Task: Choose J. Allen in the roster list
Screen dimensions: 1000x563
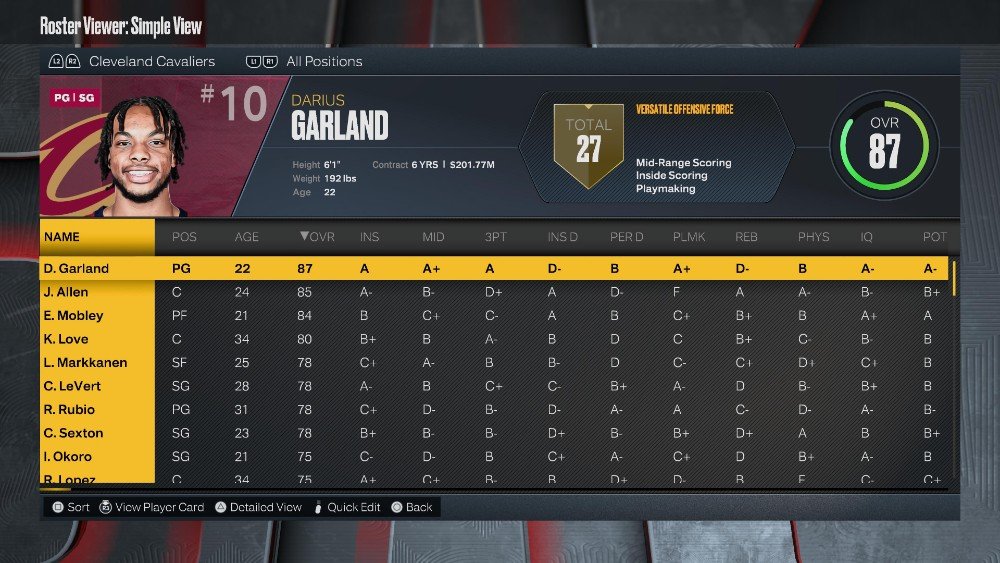Action: [66, 292]
